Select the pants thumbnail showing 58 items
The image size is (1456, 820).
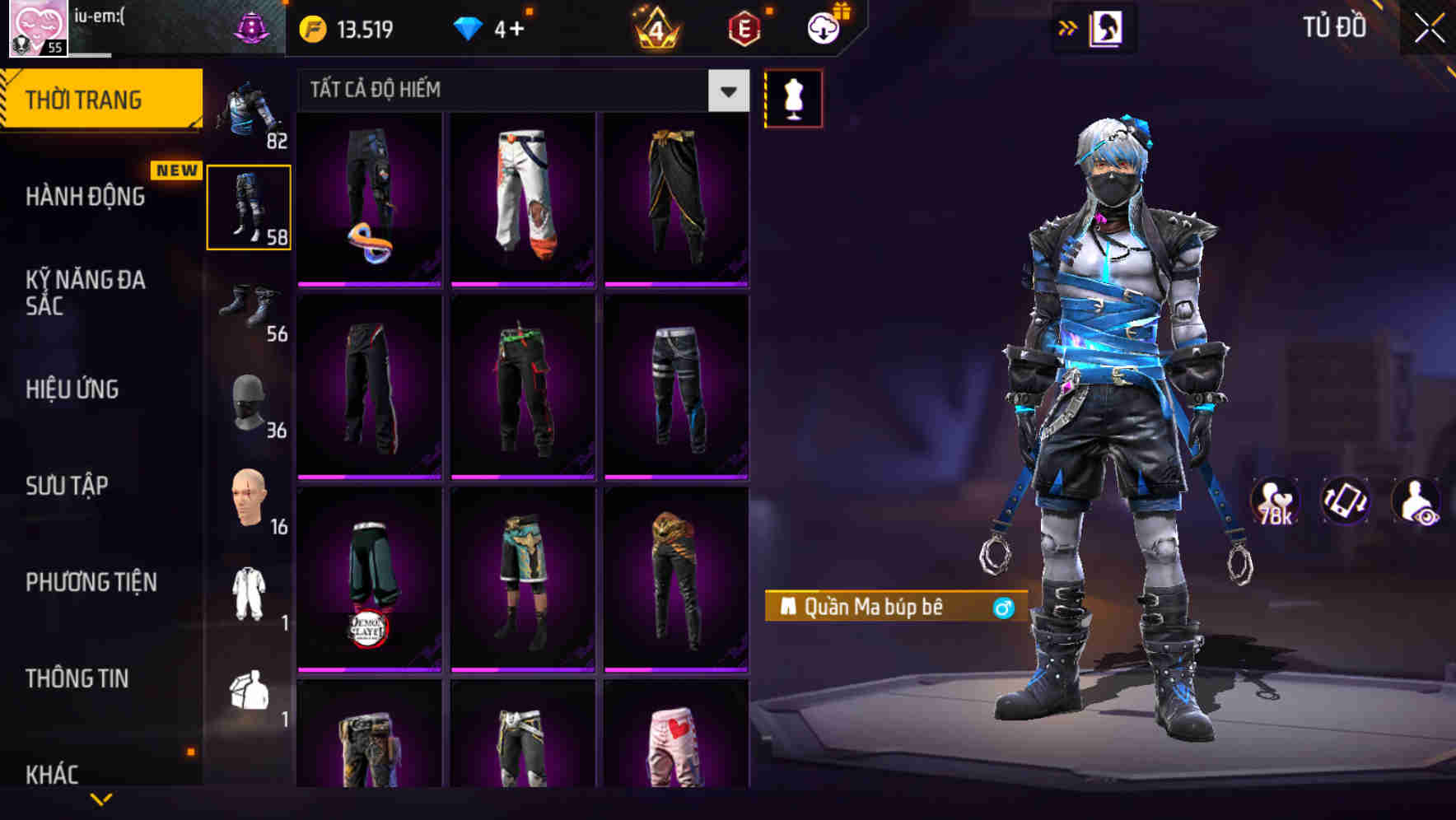(x=249, y=207)
